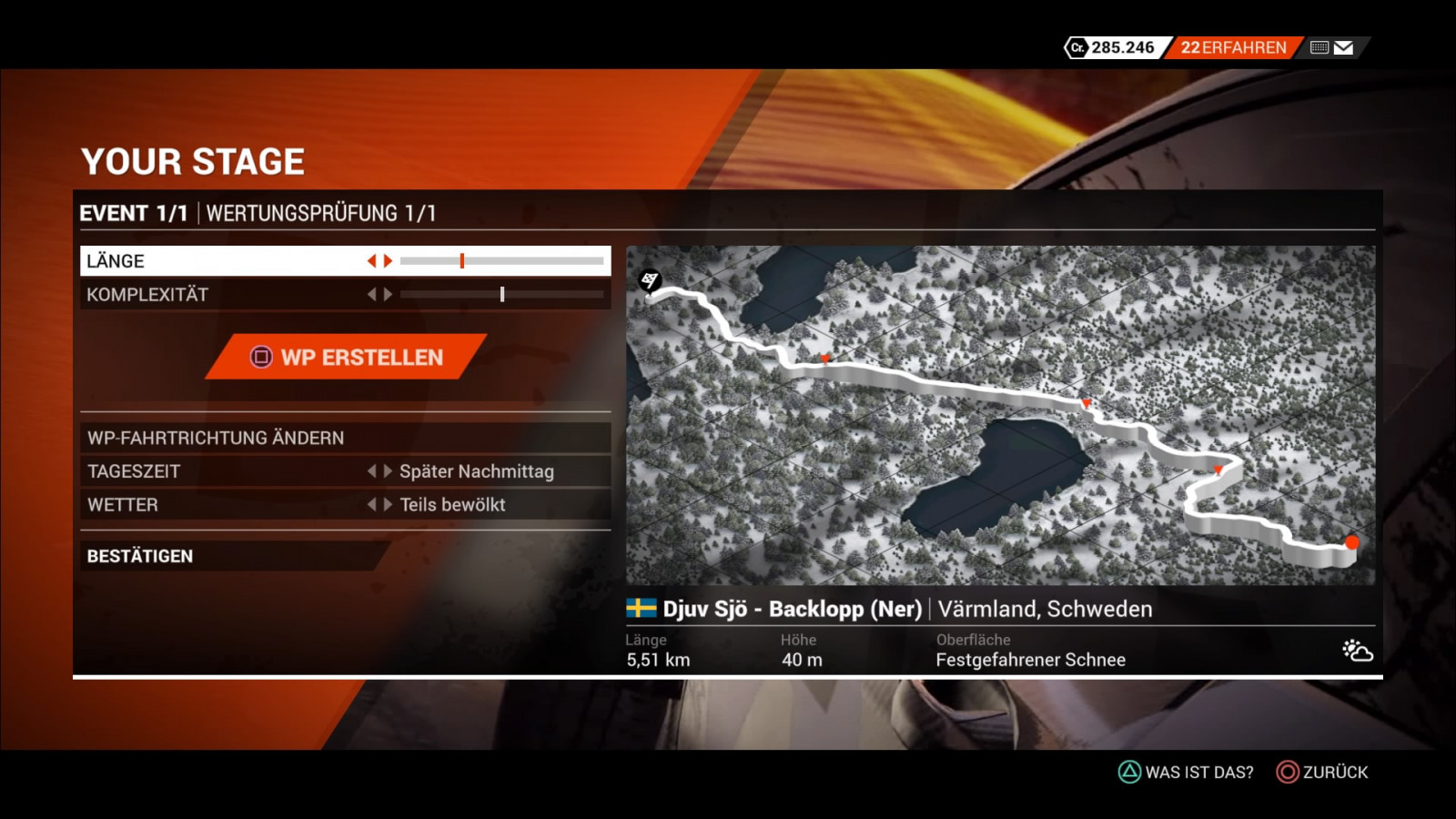The width and height of the screenshot is (1456, 819).
Task: Select the Komplexität menu row
Action: (218, 295)
